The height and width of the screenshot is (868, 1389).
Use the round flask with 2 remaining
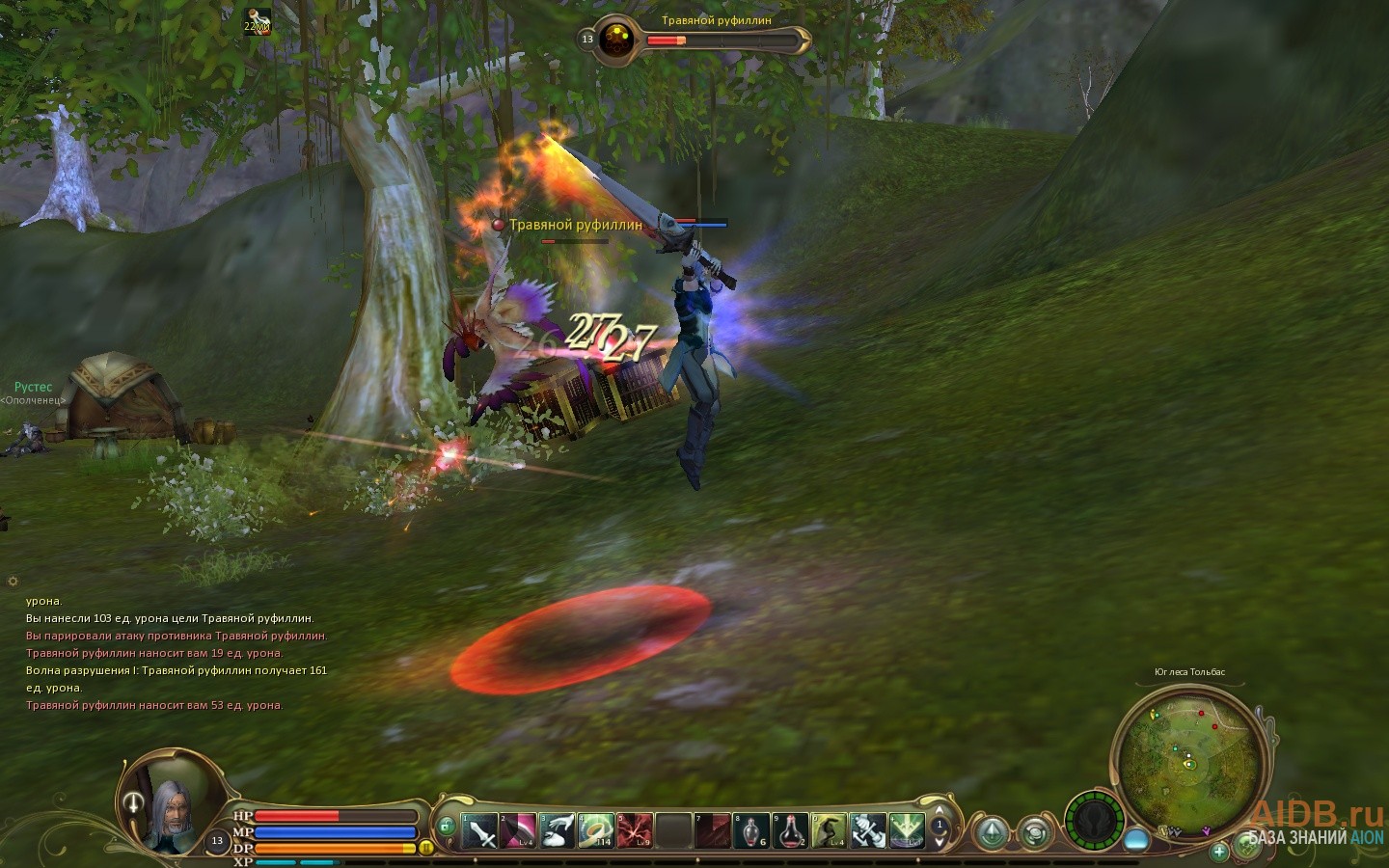790,830
